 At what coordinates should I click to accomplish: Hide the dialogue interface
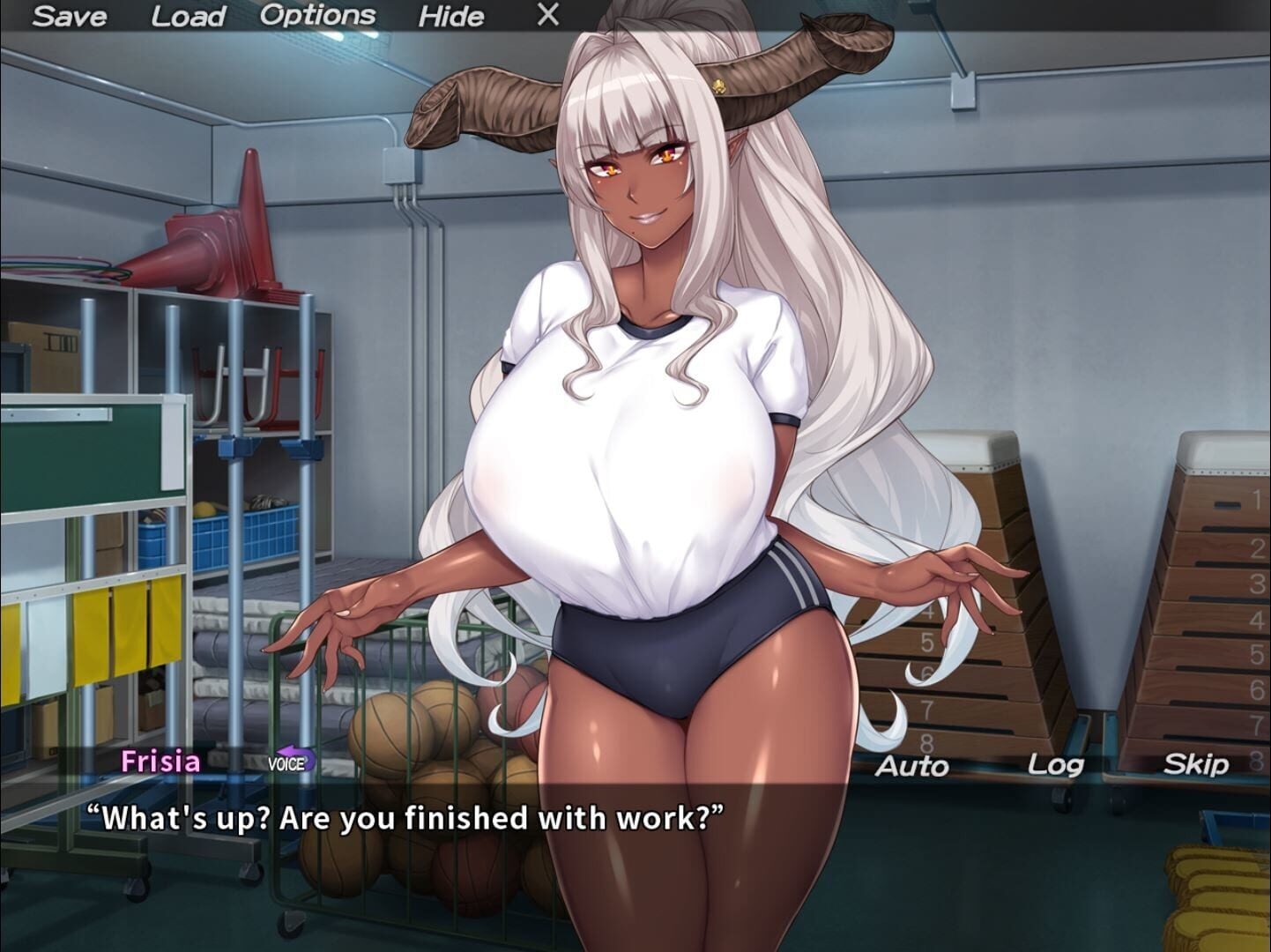[x=451, y=16]
